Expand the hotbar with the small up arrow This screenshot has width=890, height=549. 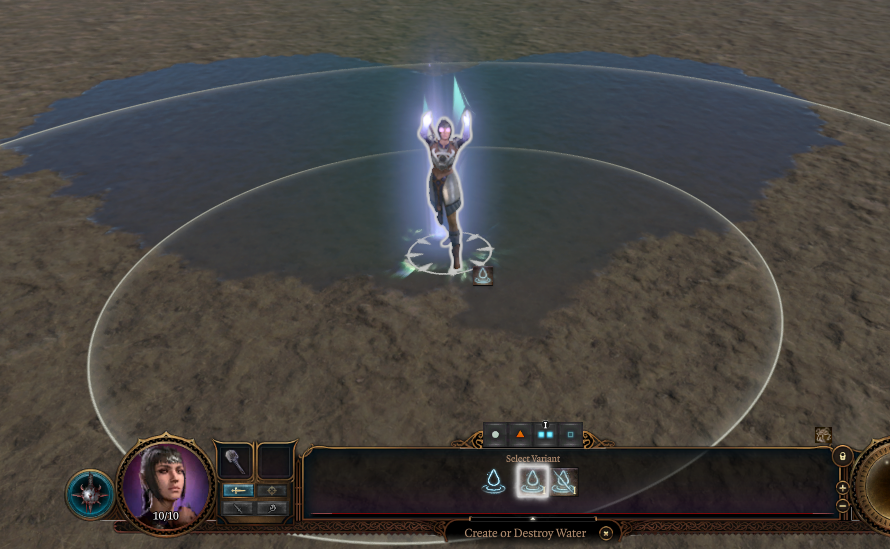(x=532, y=519)
